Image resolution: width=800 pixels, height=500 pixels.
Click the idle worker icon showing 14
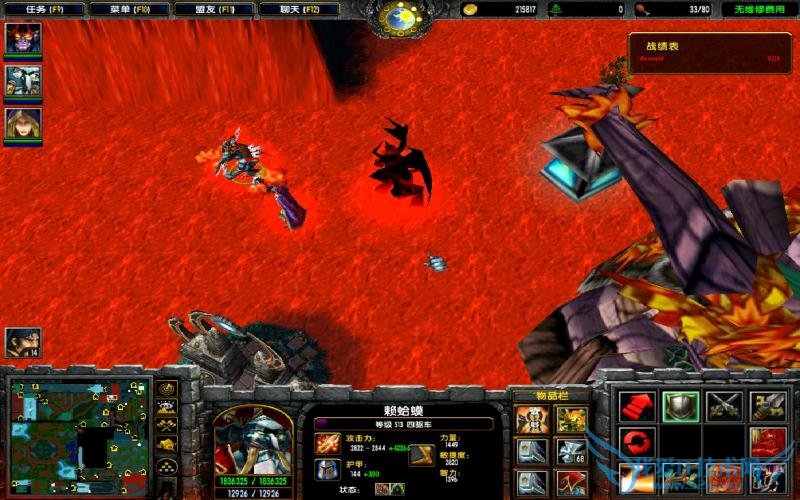click(x=23, y=343)
